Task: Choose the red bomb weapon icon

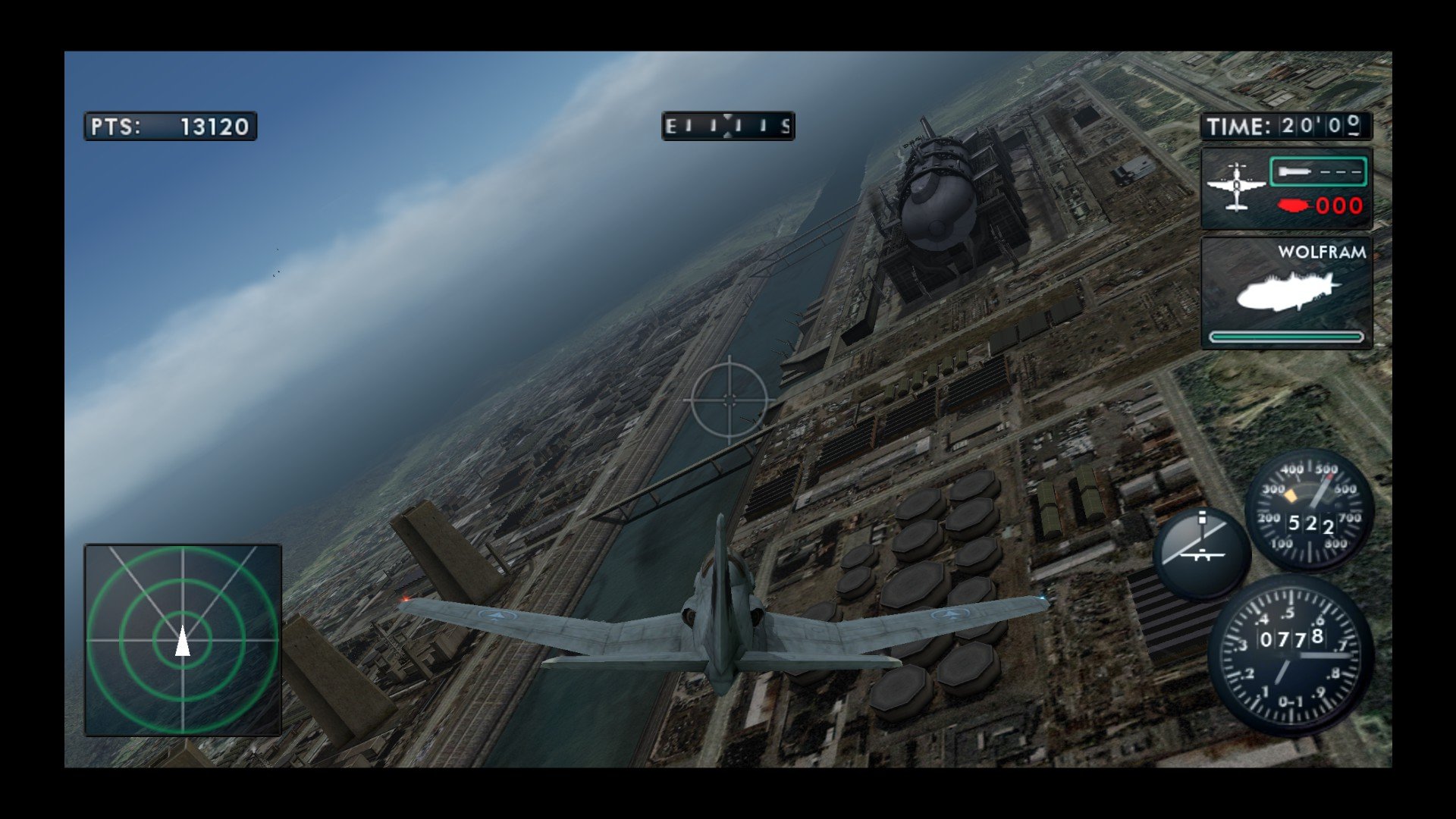Action: click(x=1294, y=205)
